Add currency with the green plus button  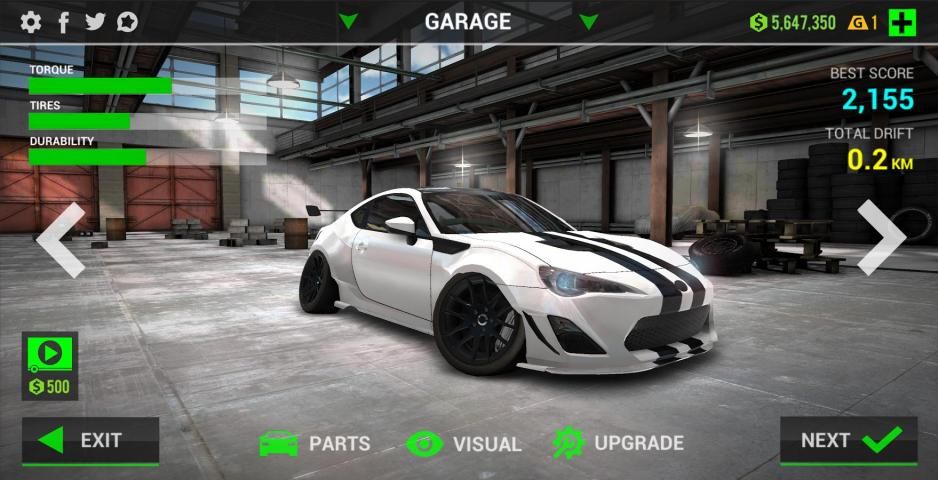click(x=902, y=23)
